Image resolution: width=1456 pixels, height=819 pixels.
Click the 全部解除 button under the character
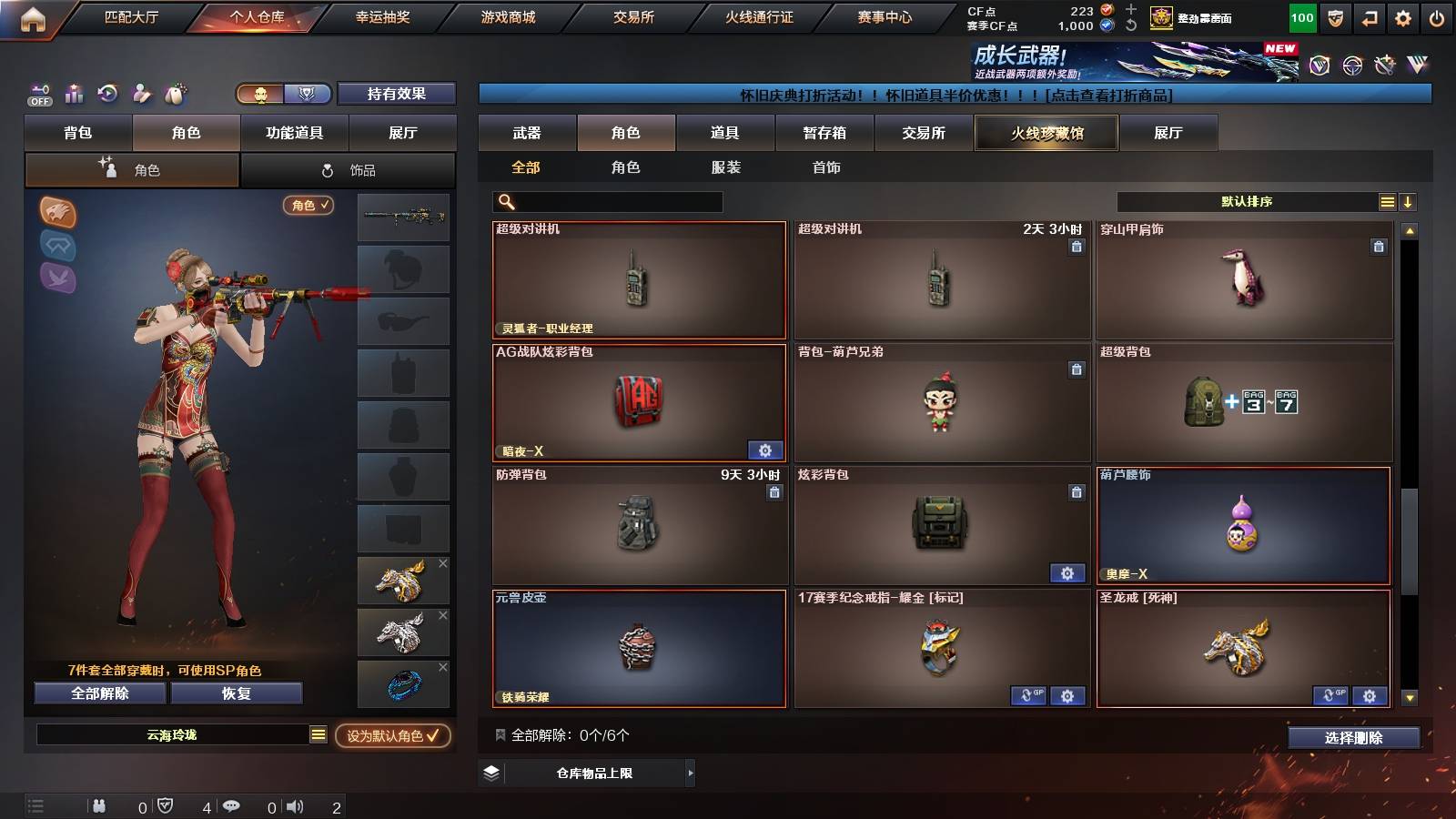pos(98,693)
